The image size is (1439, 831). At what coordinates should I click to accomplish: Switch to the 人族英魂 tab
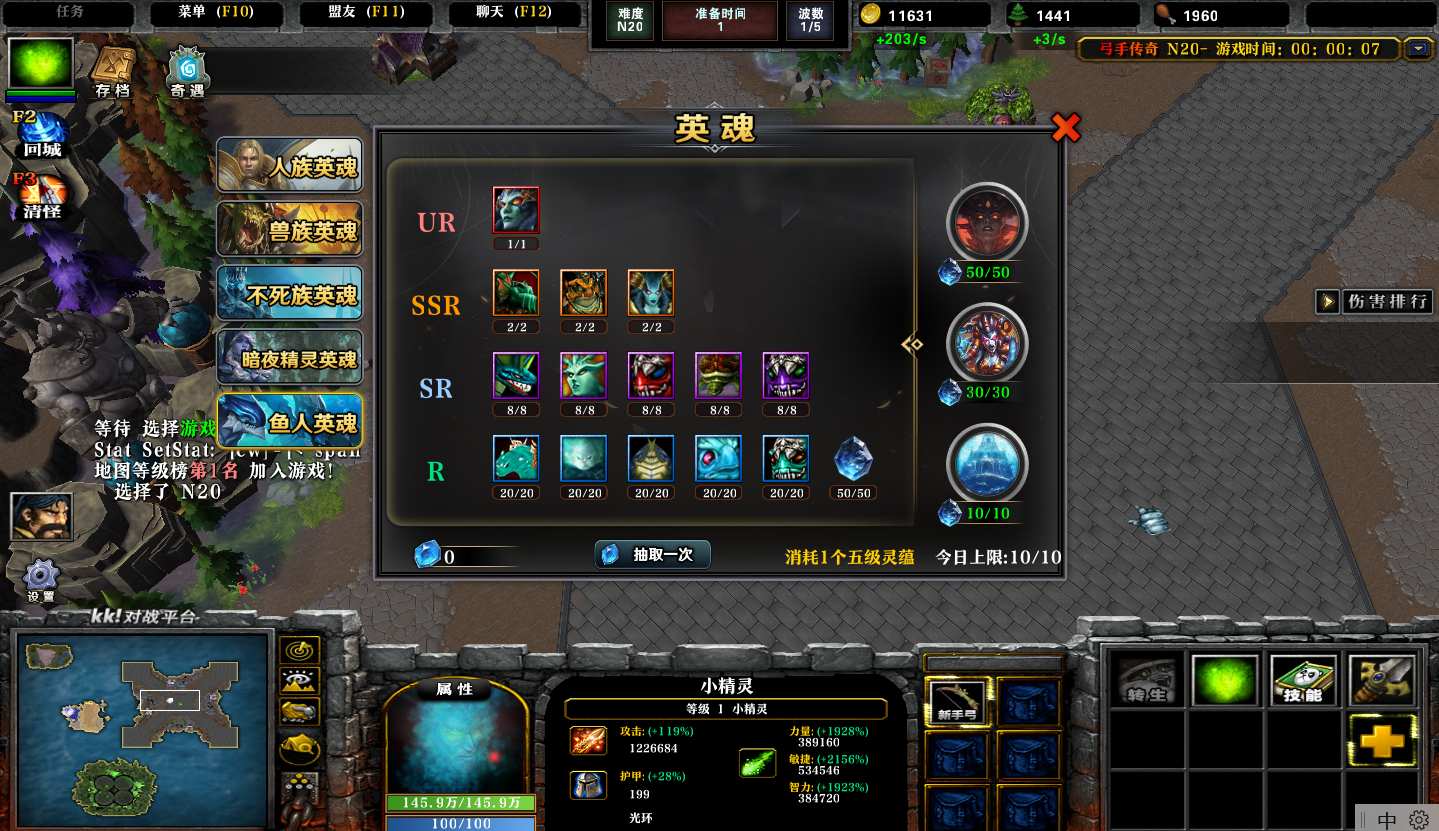pos(289,166)
